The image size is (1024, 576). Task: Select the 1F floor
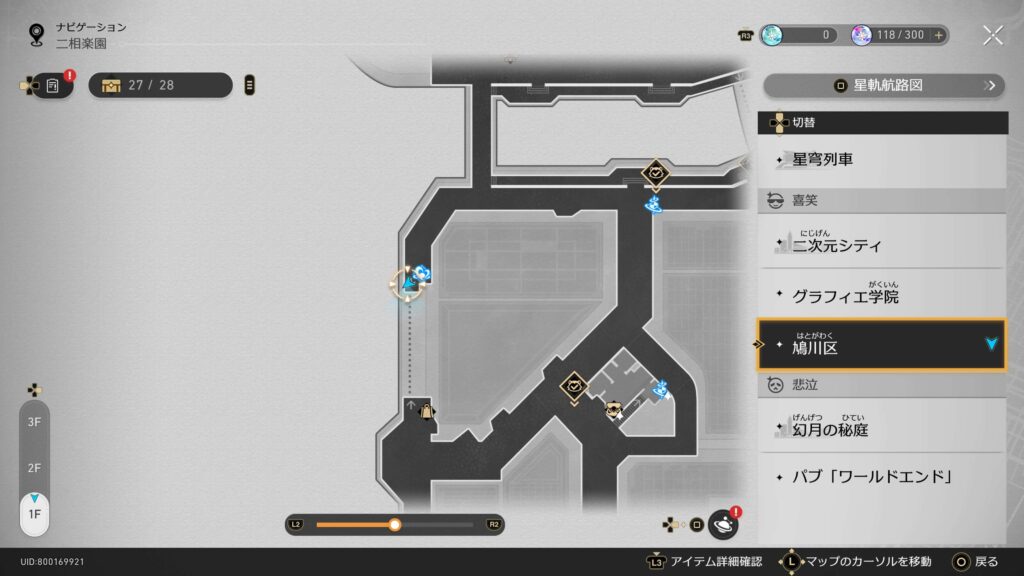tap(34, 514)
